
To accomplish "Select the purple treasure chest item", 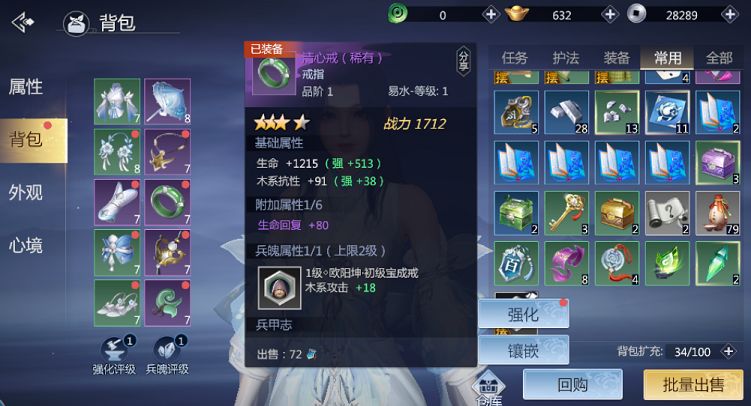I will point(718,161).
